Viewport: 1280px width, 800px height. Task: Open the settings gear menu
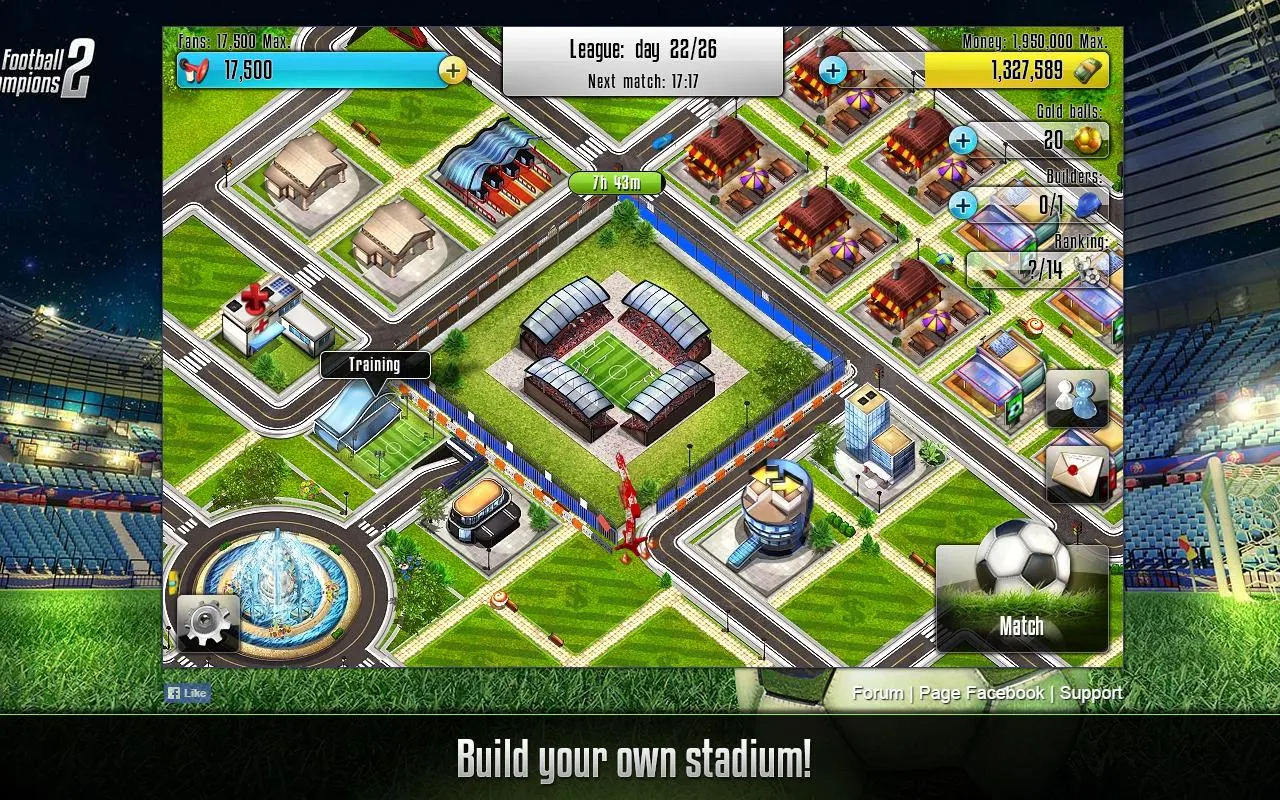point(208,623)
